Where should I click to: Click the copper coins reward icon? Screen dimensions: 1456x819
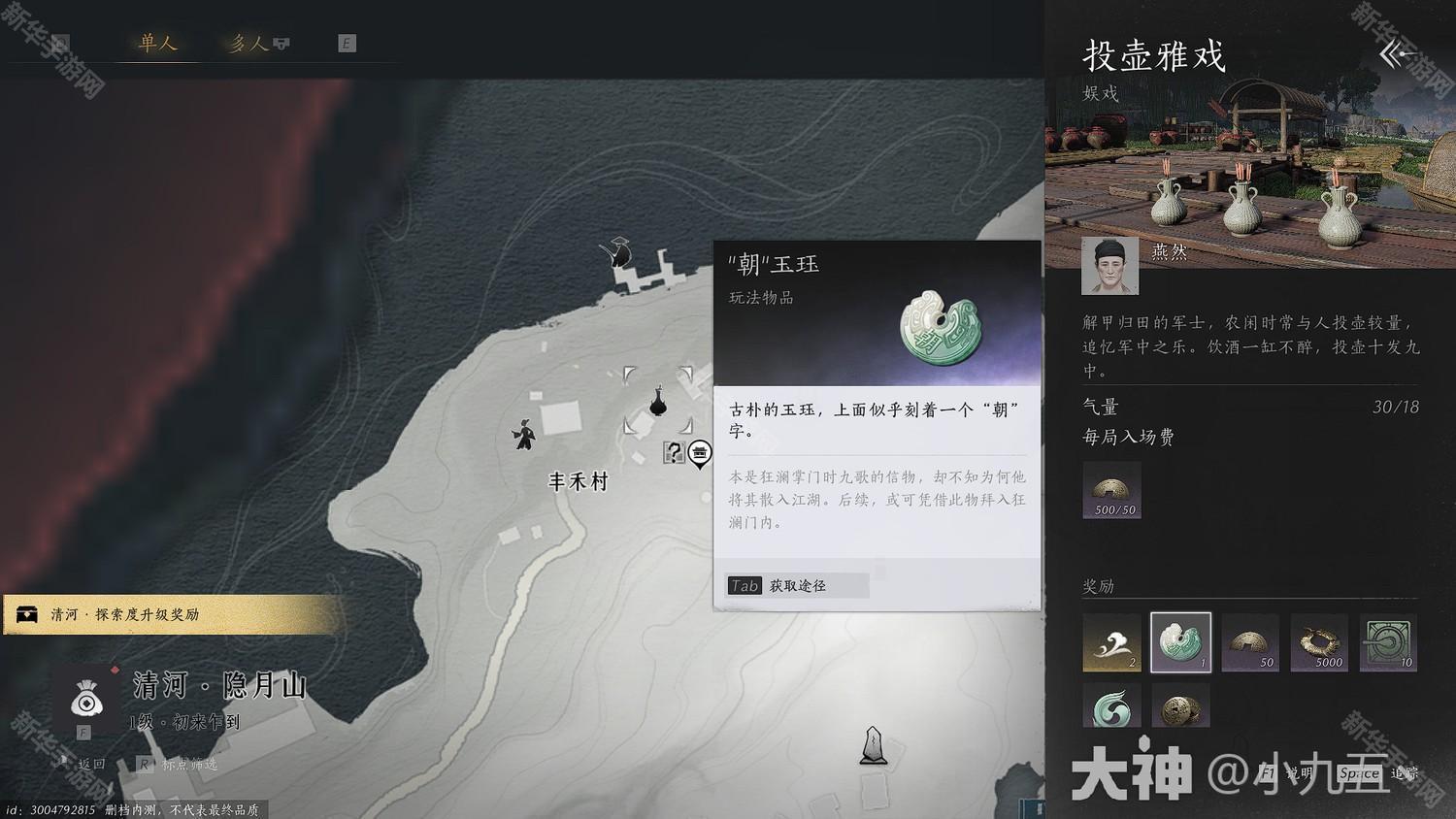1180,705
